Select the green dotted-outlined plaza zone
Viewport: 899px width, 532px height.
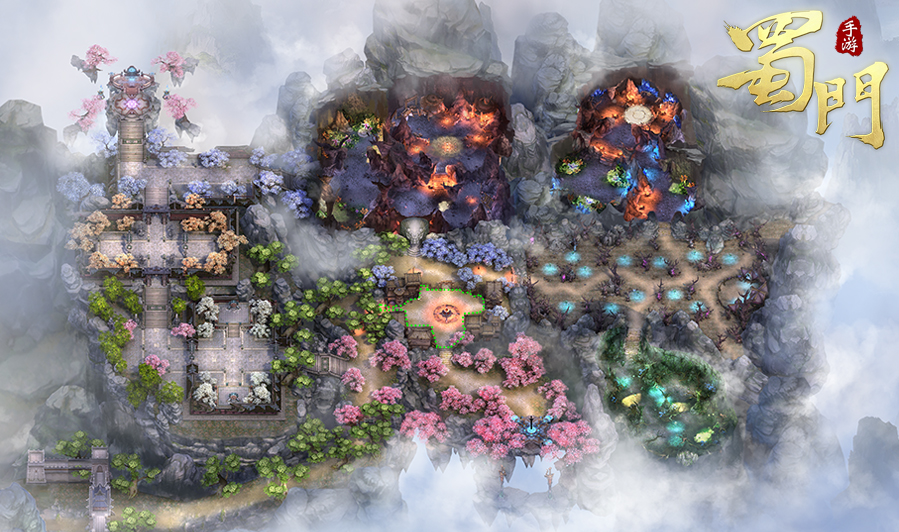tap(443, 310)
